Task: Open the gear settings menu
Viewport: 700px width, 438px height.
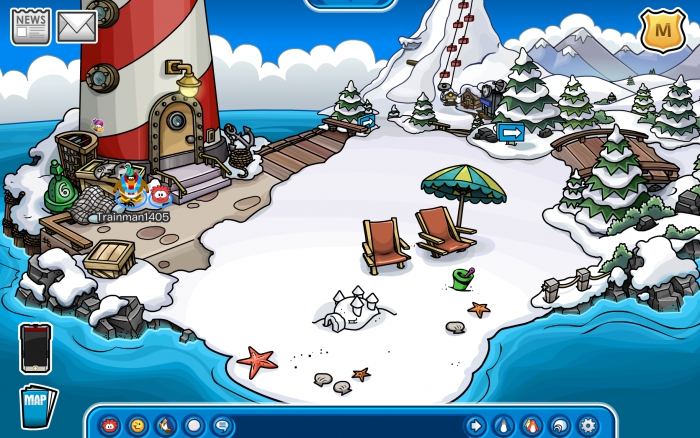Action: [587, 425]
